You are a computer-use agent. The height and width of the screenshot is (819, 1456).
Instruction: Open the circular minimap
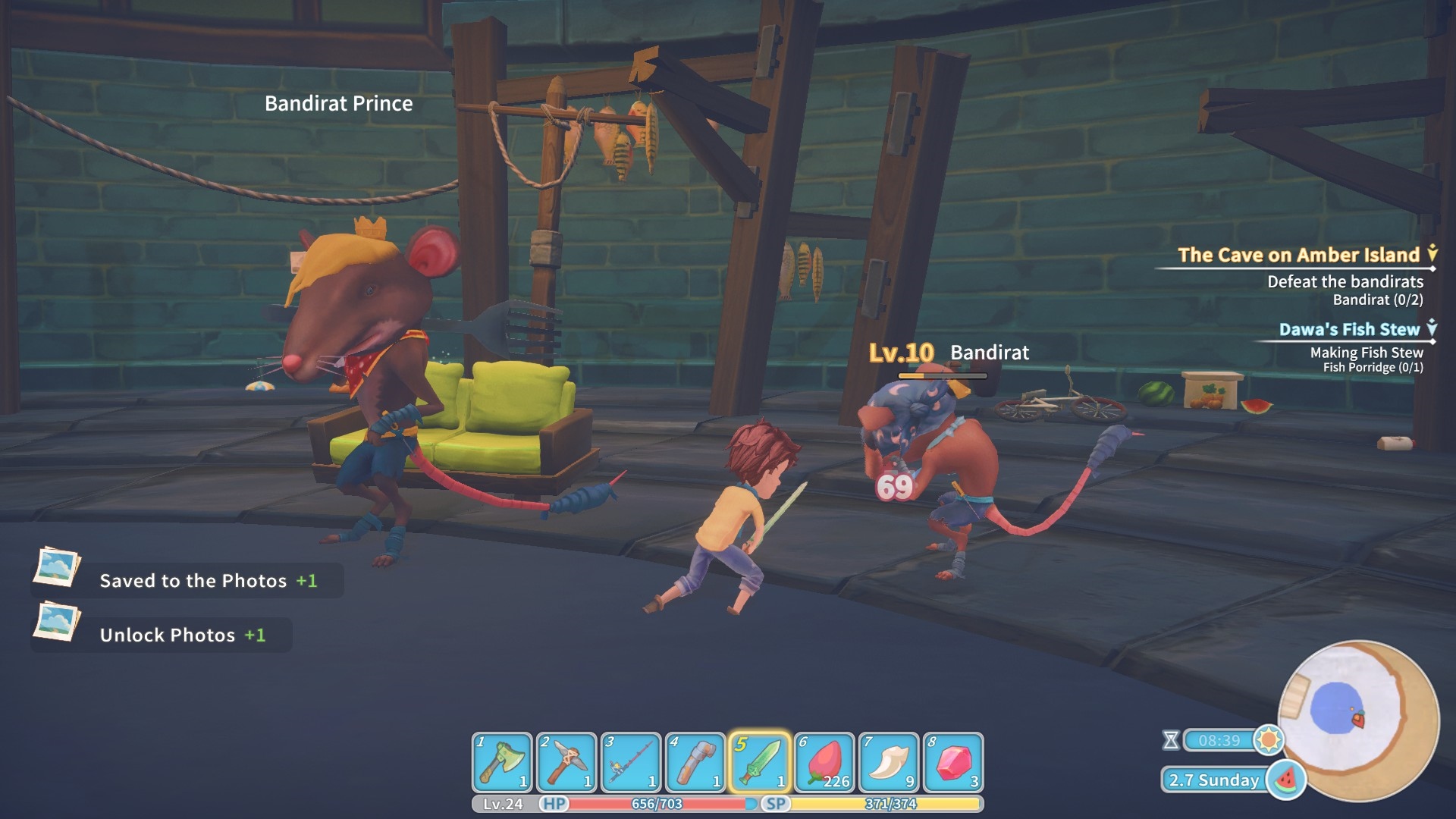(x=1357, y=720)
